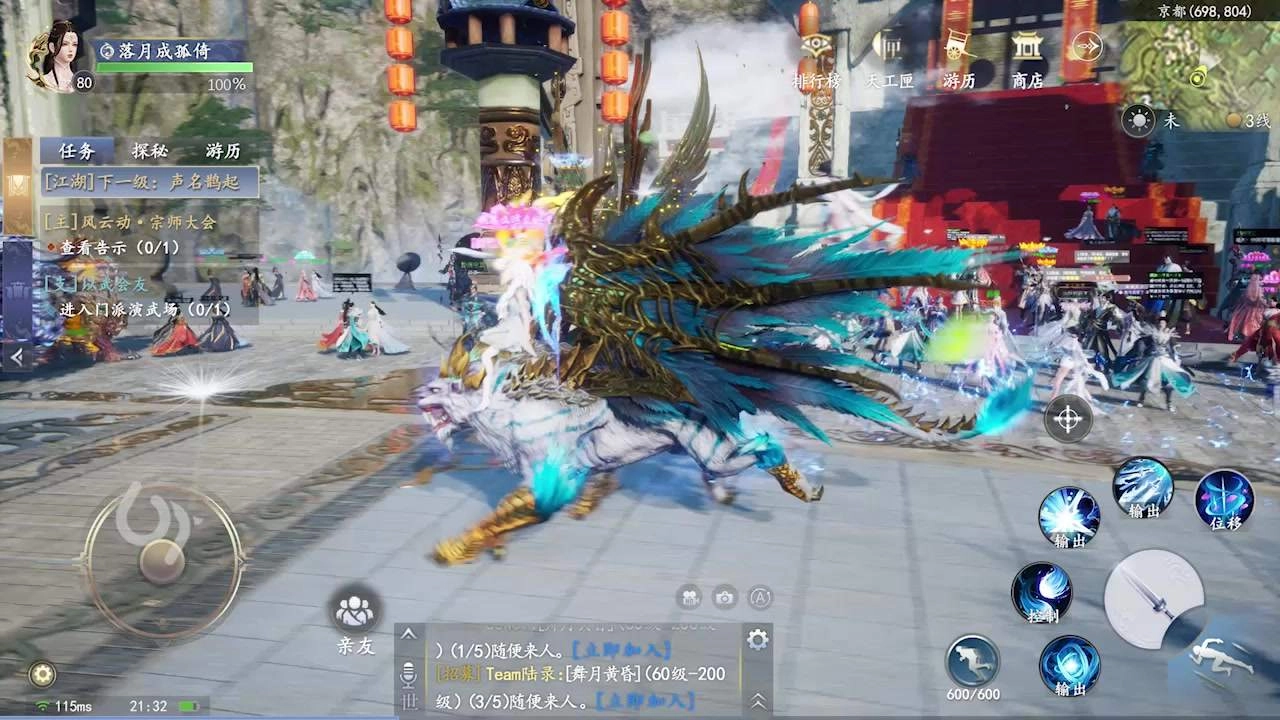
Task: Cast the 控制 control skill
Action: pos(1044,590)
